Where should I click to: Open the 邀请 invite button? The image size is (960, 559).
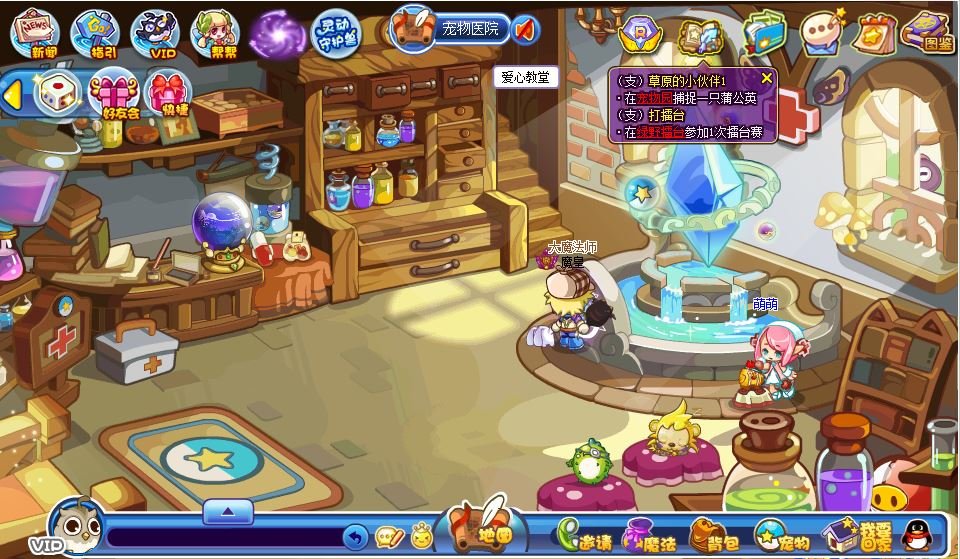[585, 537]
